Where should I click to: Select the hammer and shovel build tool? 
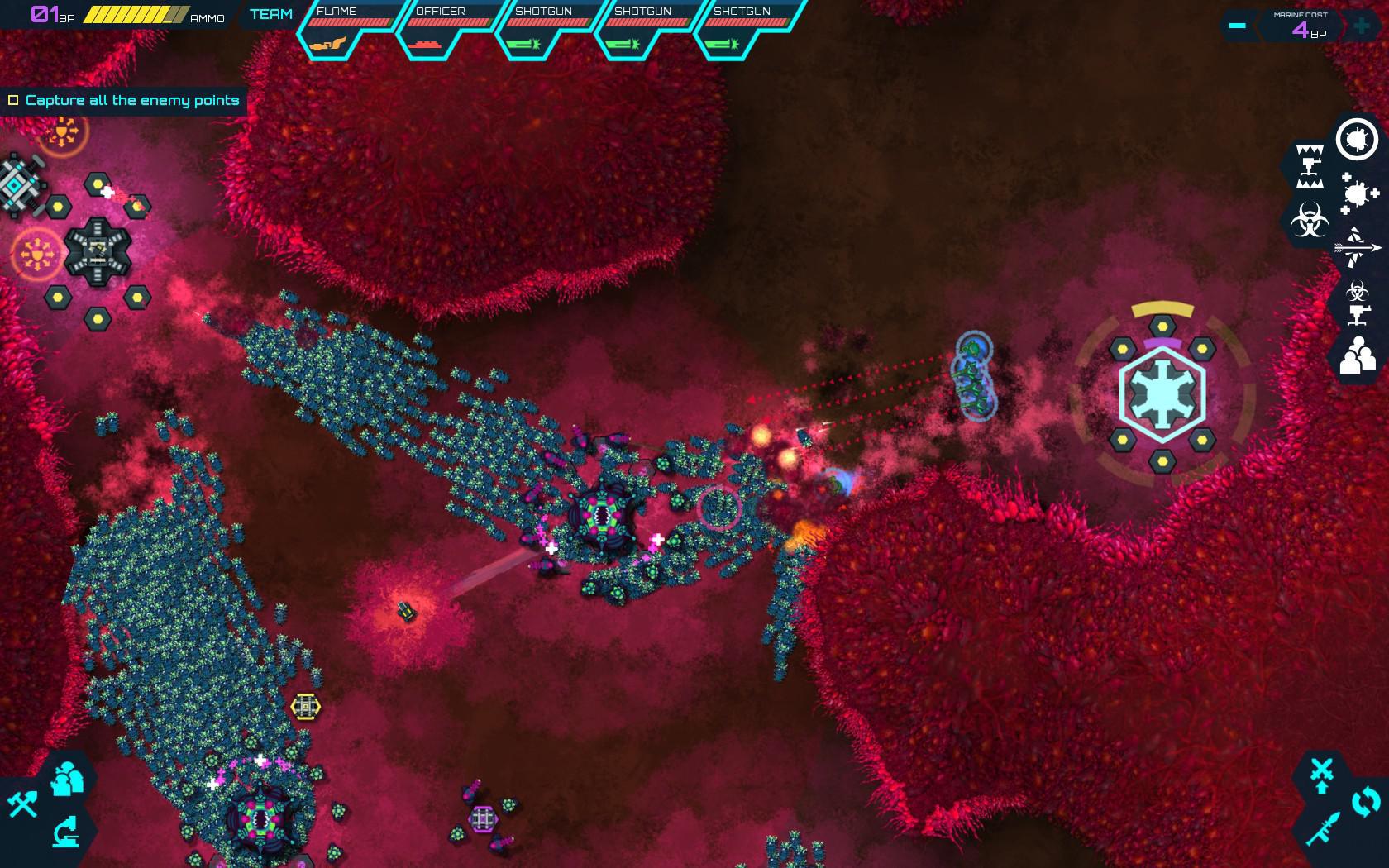click(x=22, y=804)
